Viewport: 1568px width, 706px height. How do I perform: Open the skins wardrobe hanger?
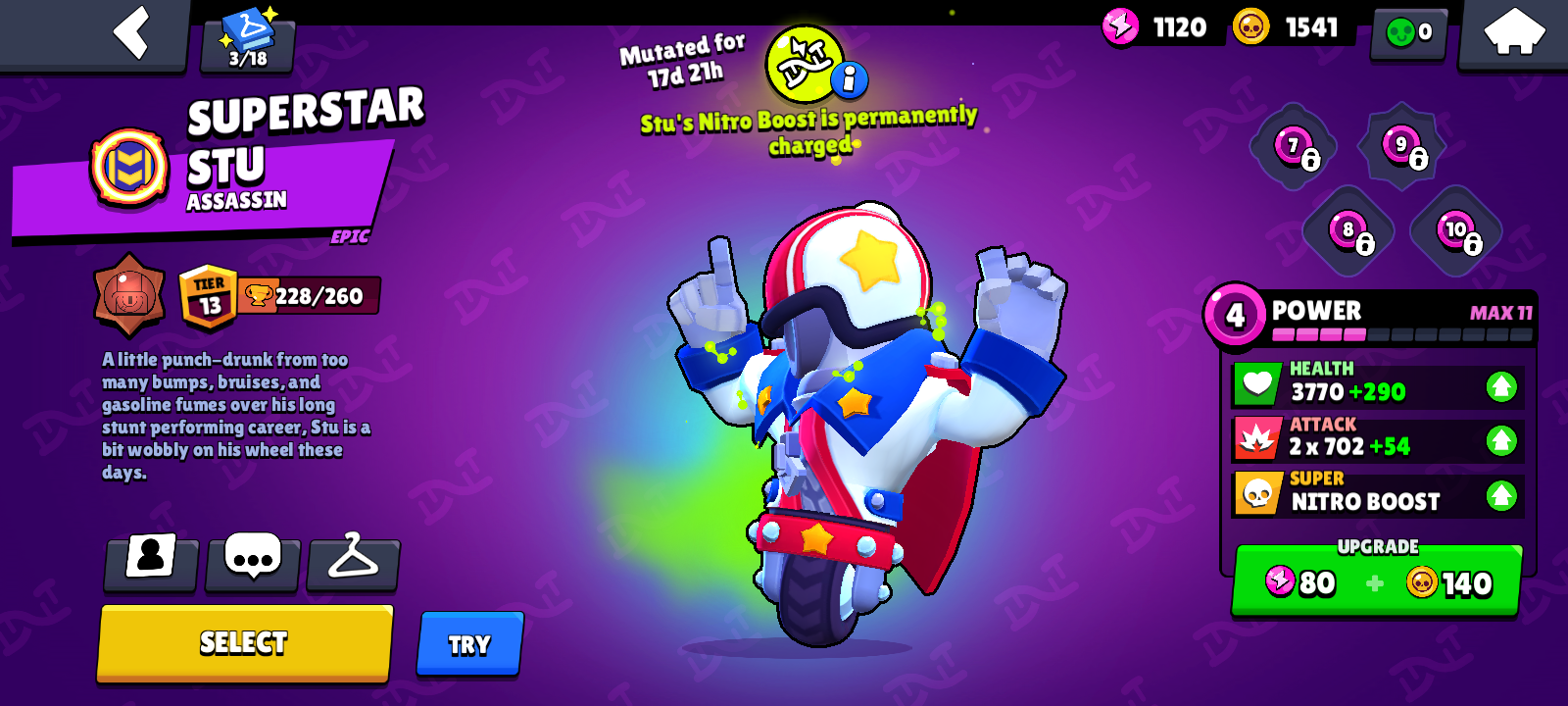point(354,561)
